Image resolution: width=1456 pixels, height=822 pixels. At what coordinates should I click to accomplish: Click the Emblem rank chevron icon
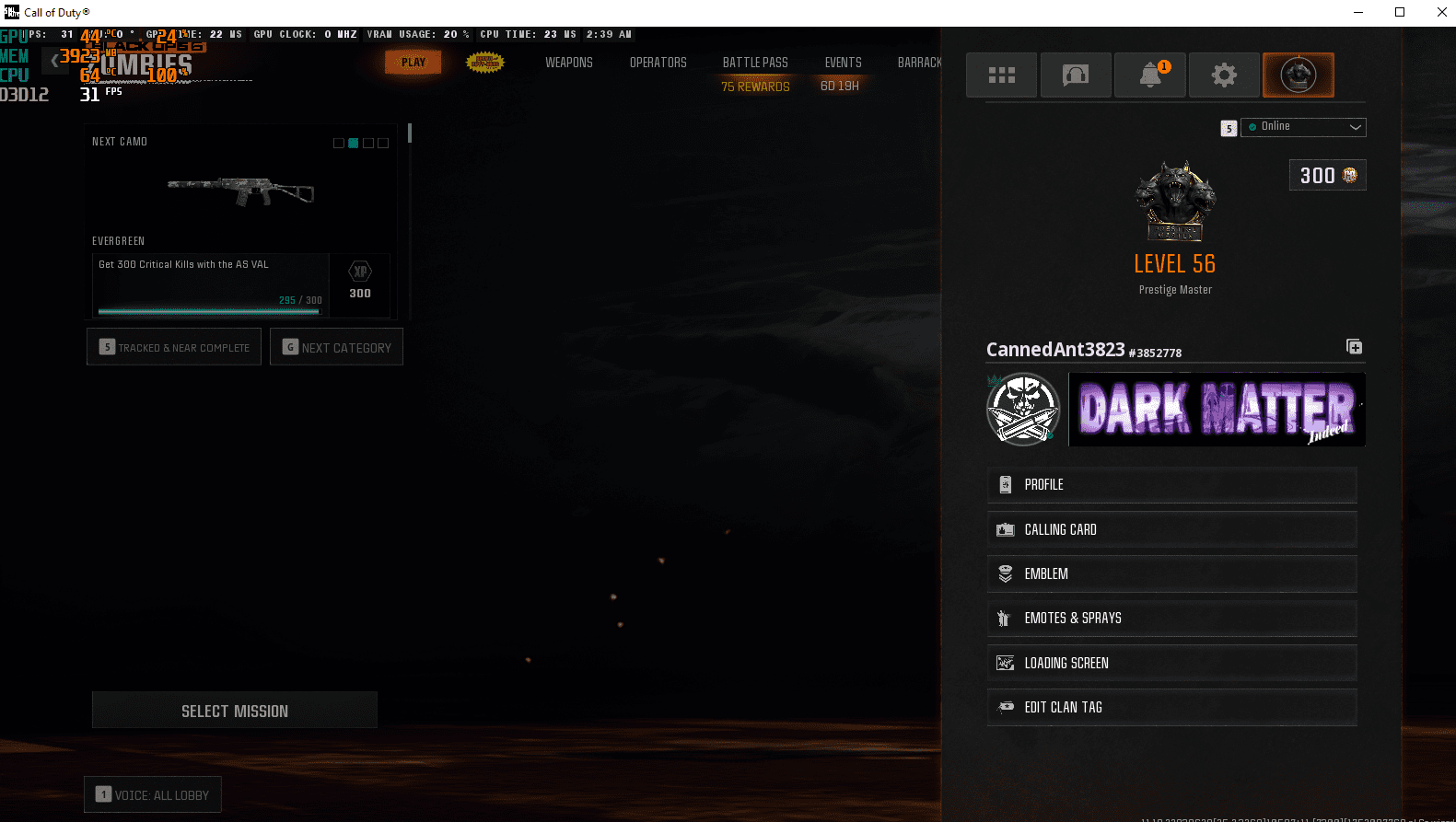tap(1005, 573)
